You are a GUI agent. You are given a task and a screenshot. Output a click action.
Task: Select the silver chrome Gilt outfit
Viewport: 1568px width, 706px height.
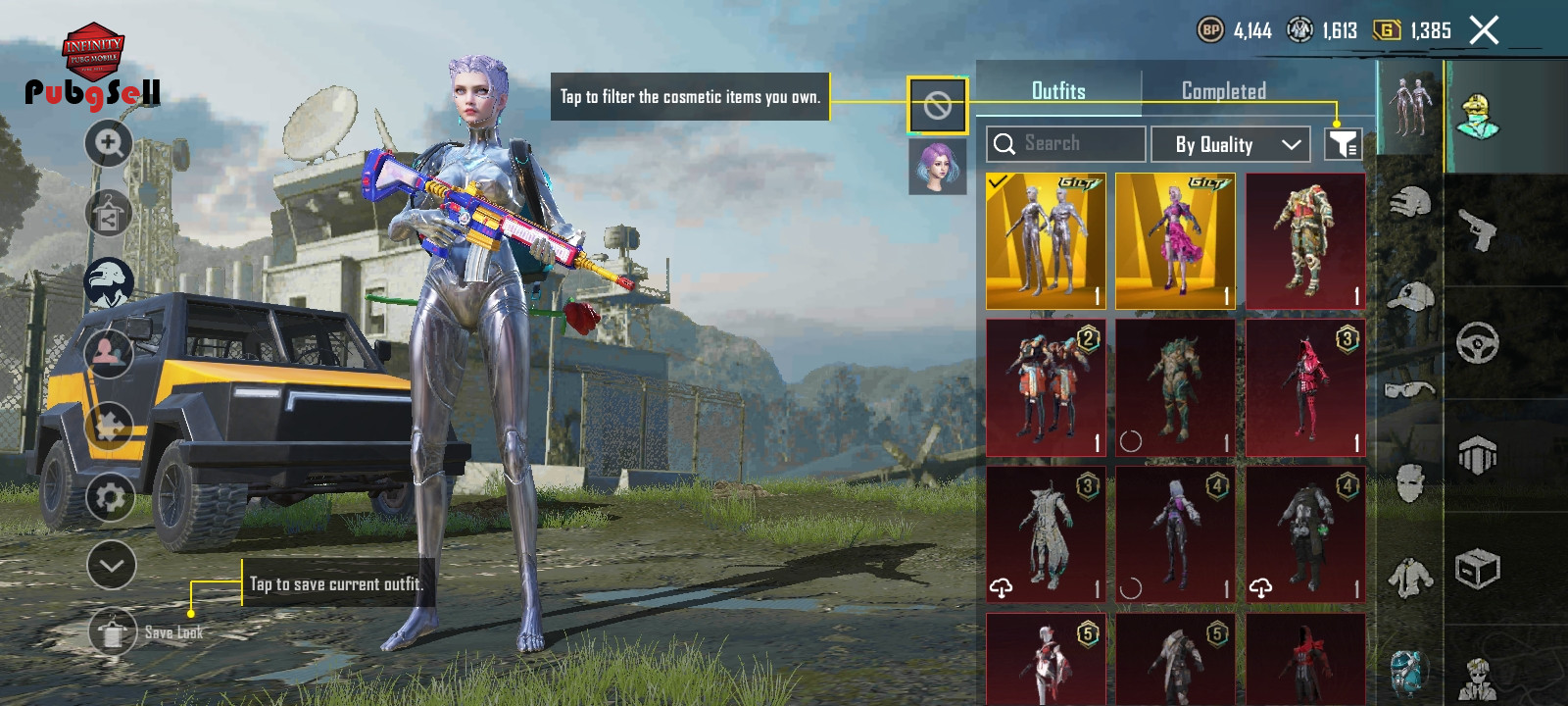[1046, 241]
